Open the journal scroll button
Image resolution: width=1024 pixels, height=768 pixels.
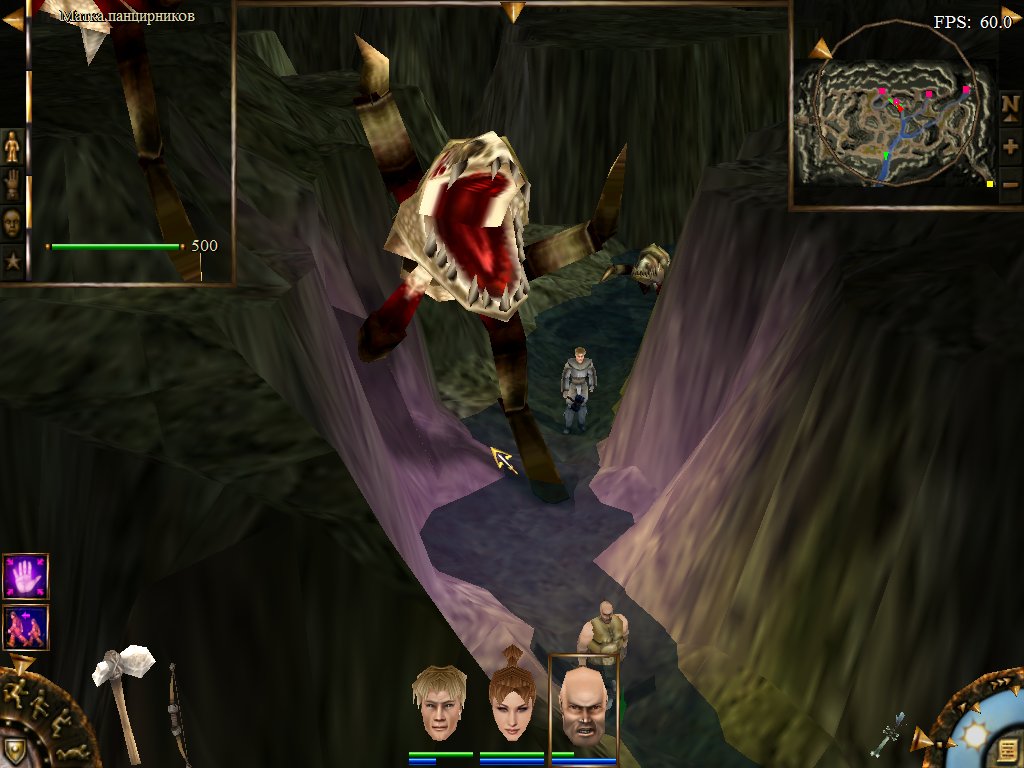coord(1007,750)
